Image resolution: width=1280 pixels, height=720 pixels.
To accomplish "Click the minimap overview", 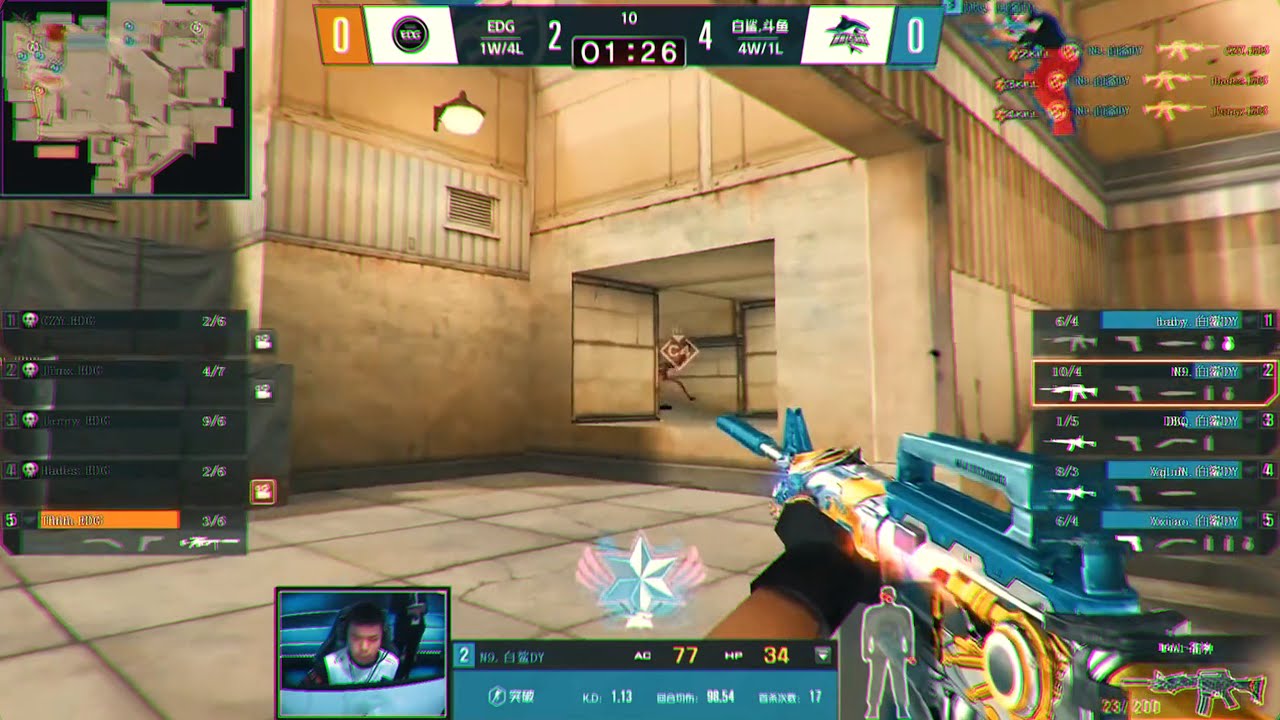I will pos(124,98).
